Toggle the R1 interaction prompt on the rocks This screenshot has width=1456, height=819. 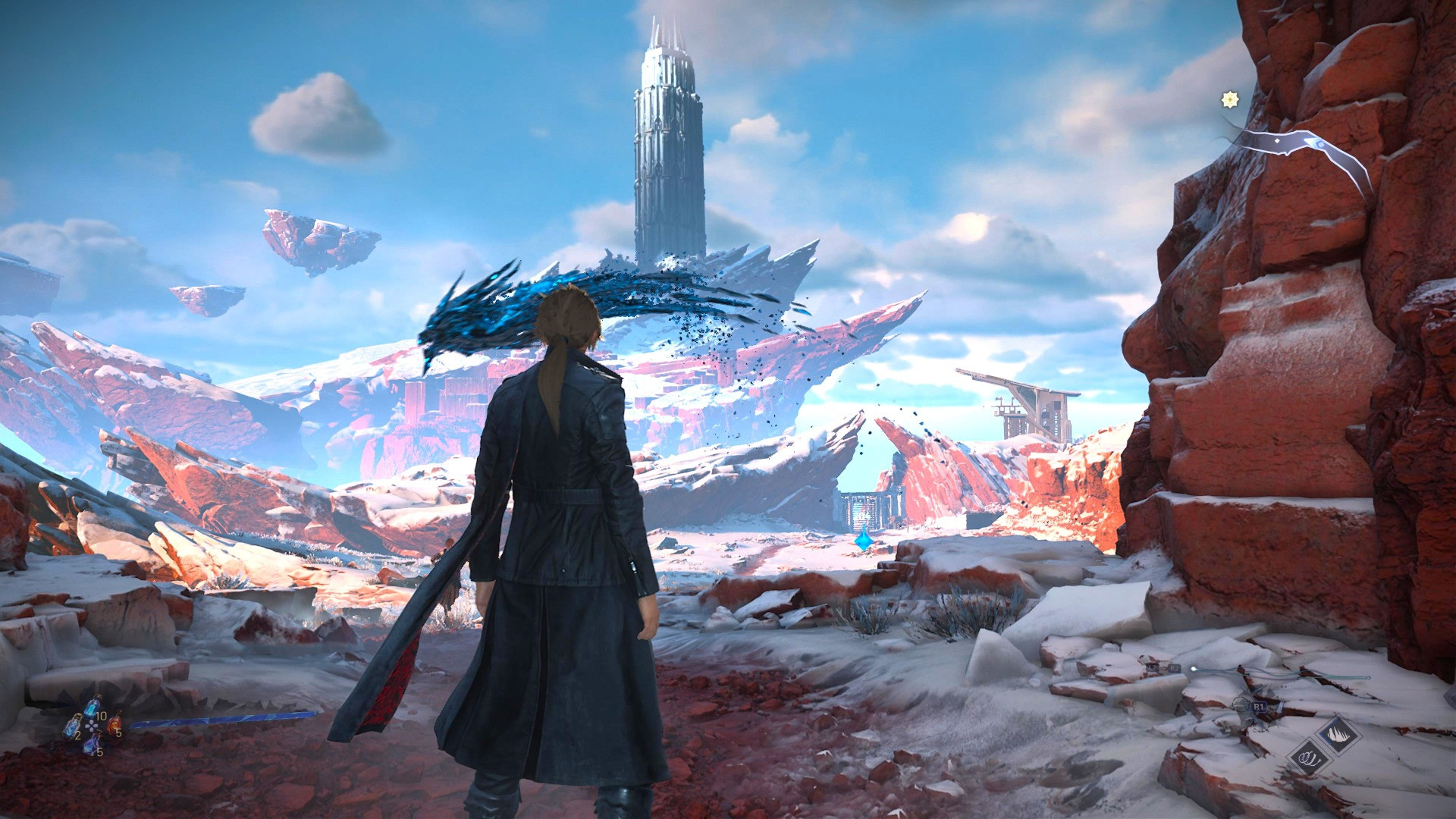click(1259, 706)
